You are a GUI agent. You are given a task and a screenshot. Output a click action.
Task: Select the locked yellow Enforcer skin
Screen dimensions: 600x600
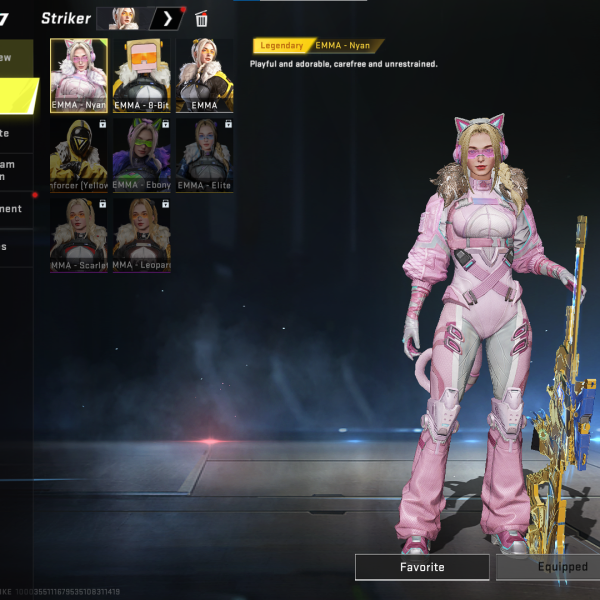79,154
